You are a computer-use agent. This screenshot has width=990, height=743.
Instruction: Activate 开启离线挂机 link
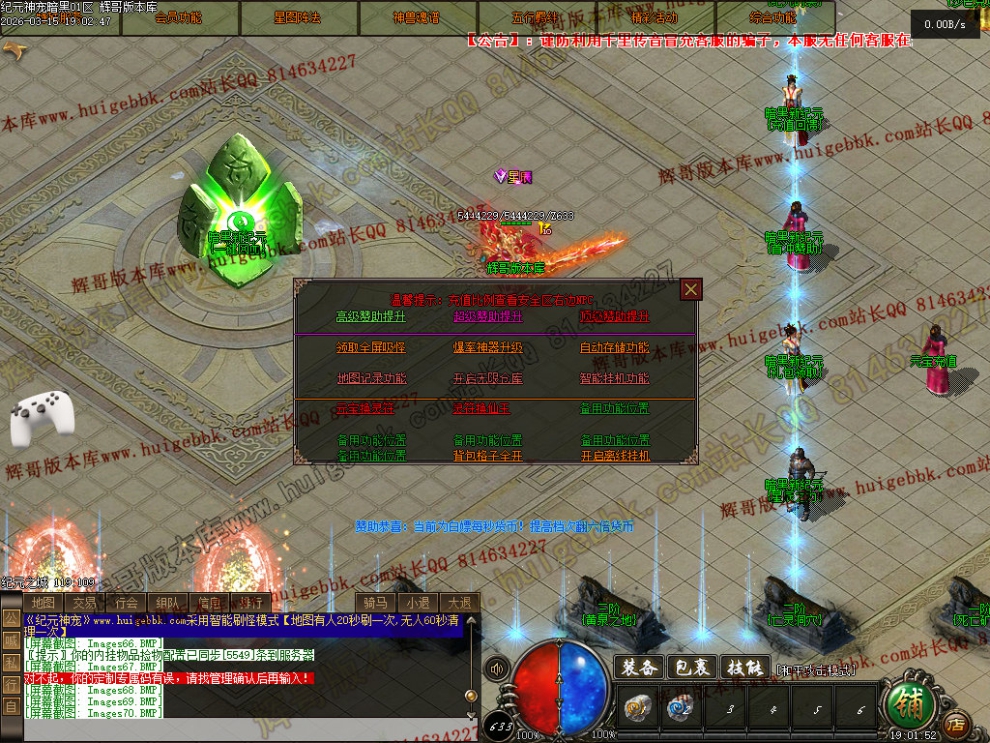point(615,456)
